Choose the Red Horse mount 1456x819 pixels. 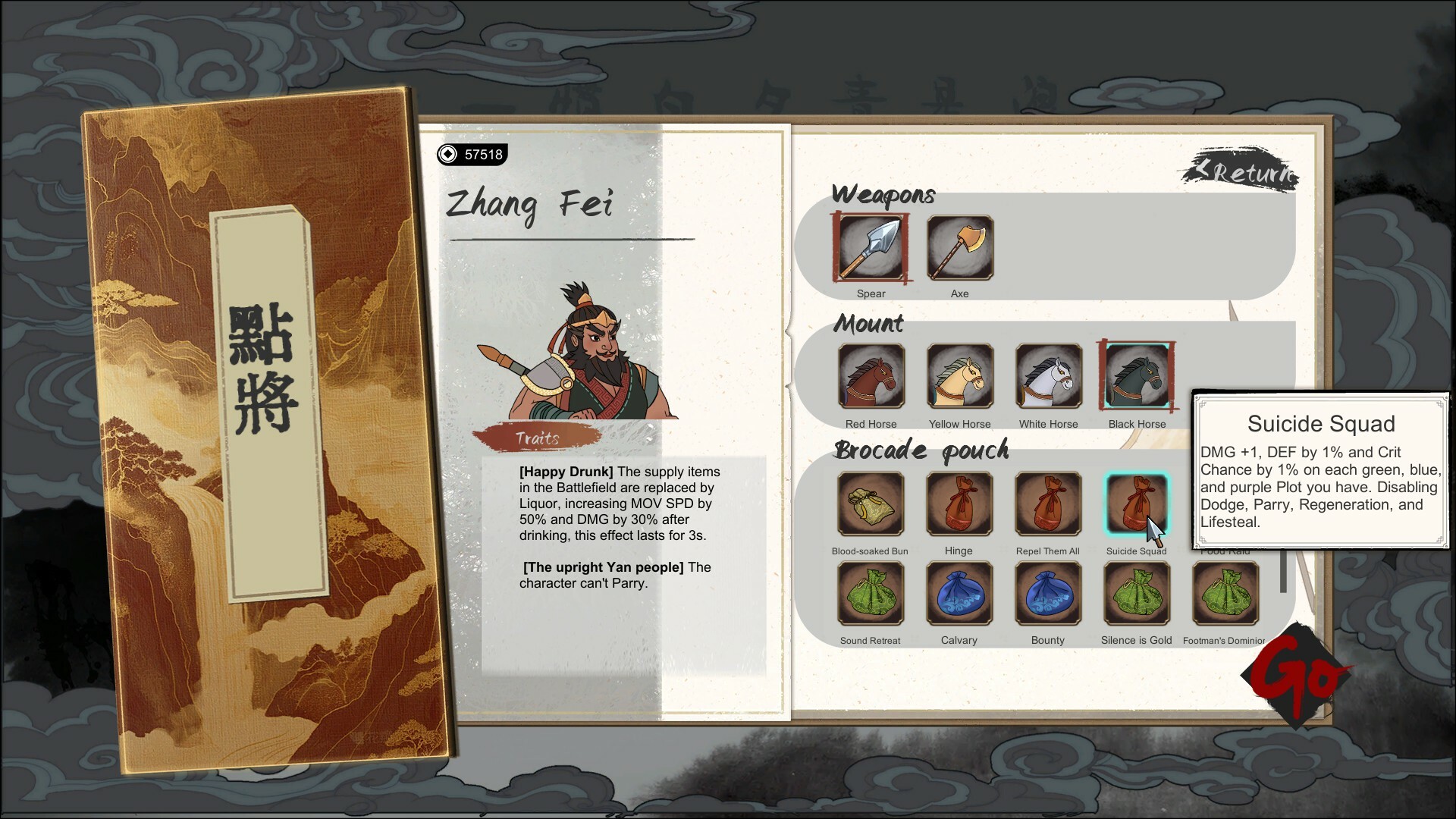point(871,378)
